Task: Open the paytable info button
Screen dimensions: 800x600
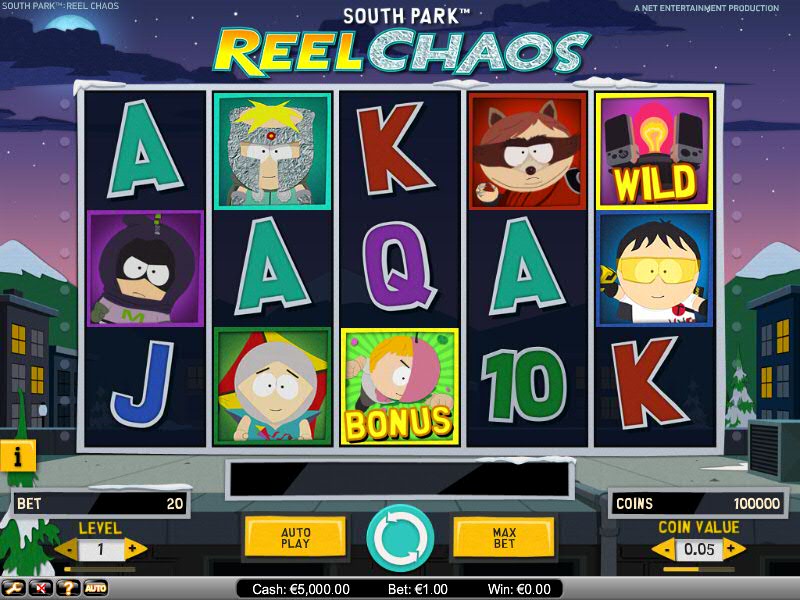Action: coord(18,456)
